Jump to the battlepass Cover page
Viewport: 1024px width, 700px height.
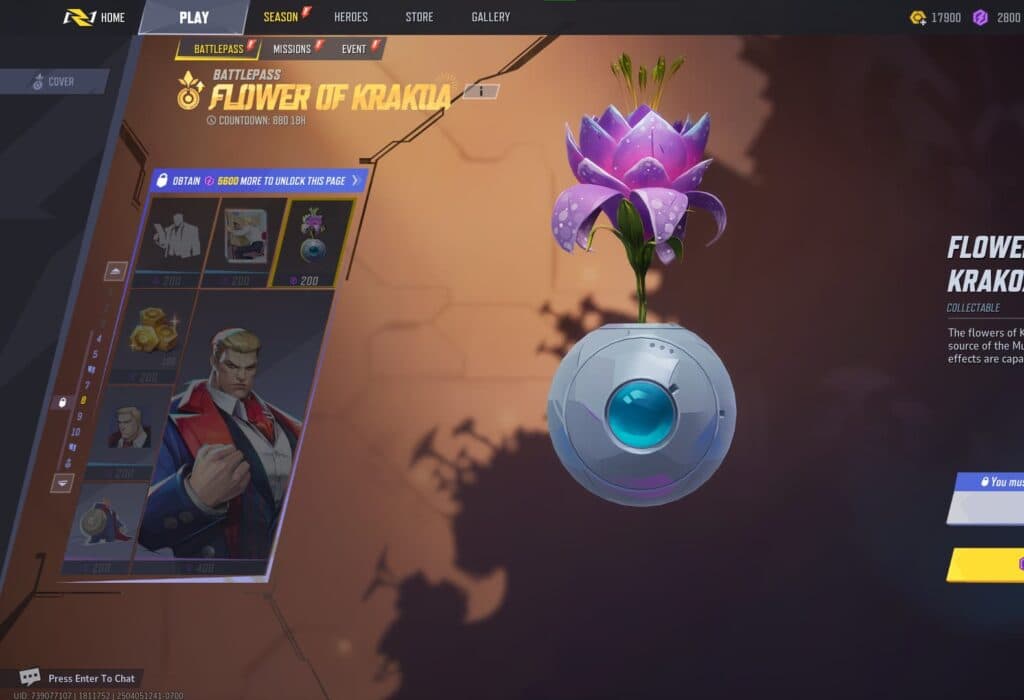point(54,82)
